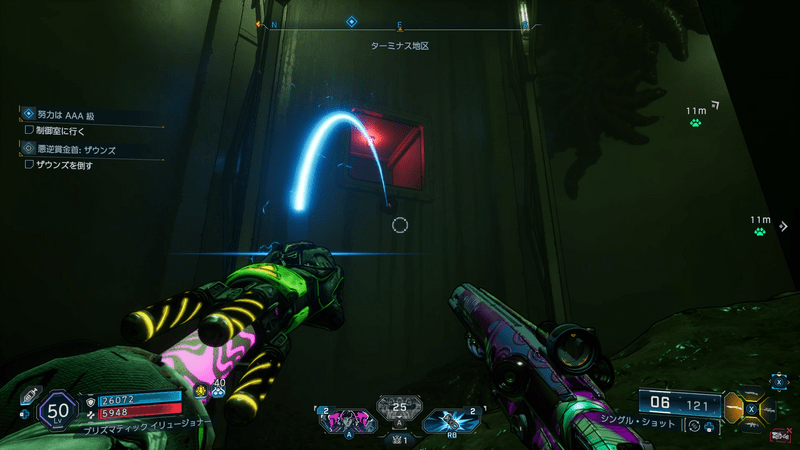Tick the ザウンズを倒す objective checkbox
Image resolution: width=800 pixels, height=450 pixels.
[x=29, y=164]
